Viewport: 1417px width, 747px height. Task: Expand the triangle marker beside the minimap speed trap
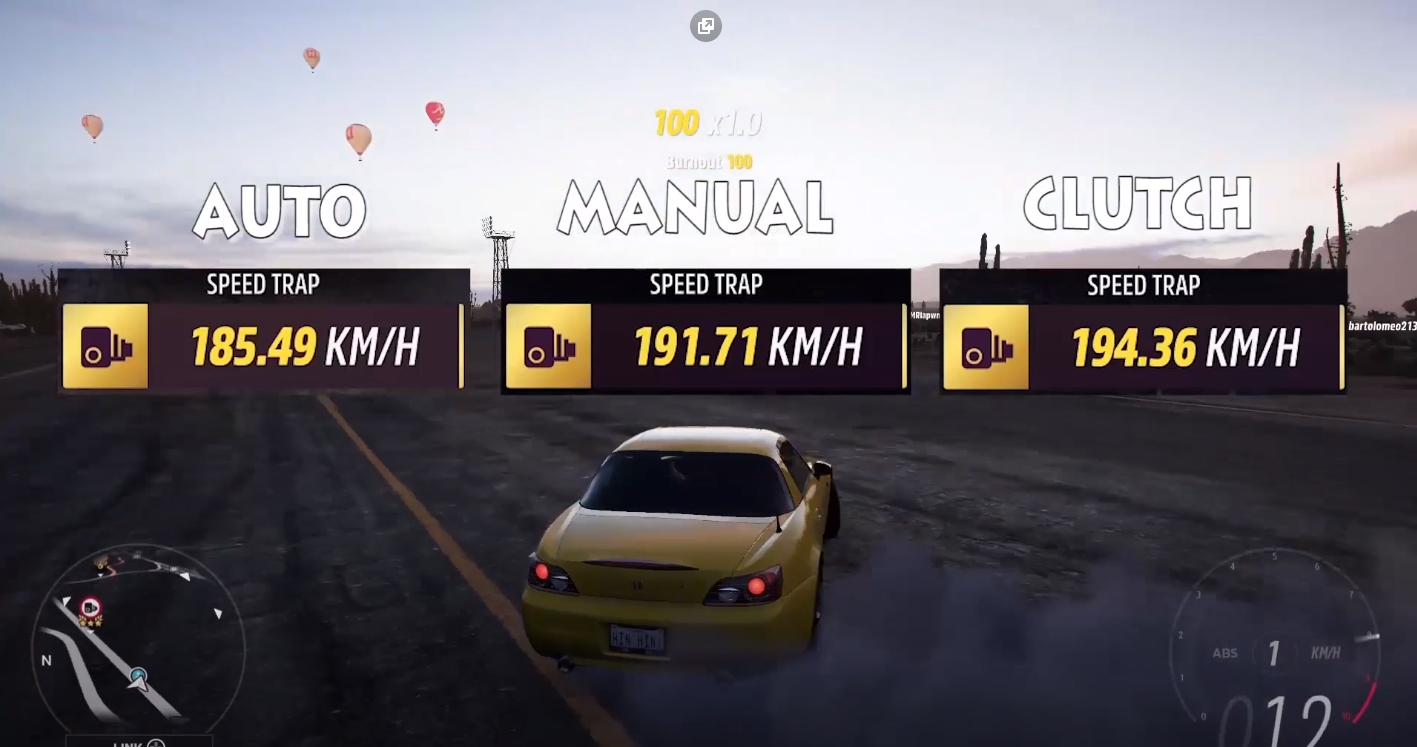pyautogui.click(x=66, y=600)
